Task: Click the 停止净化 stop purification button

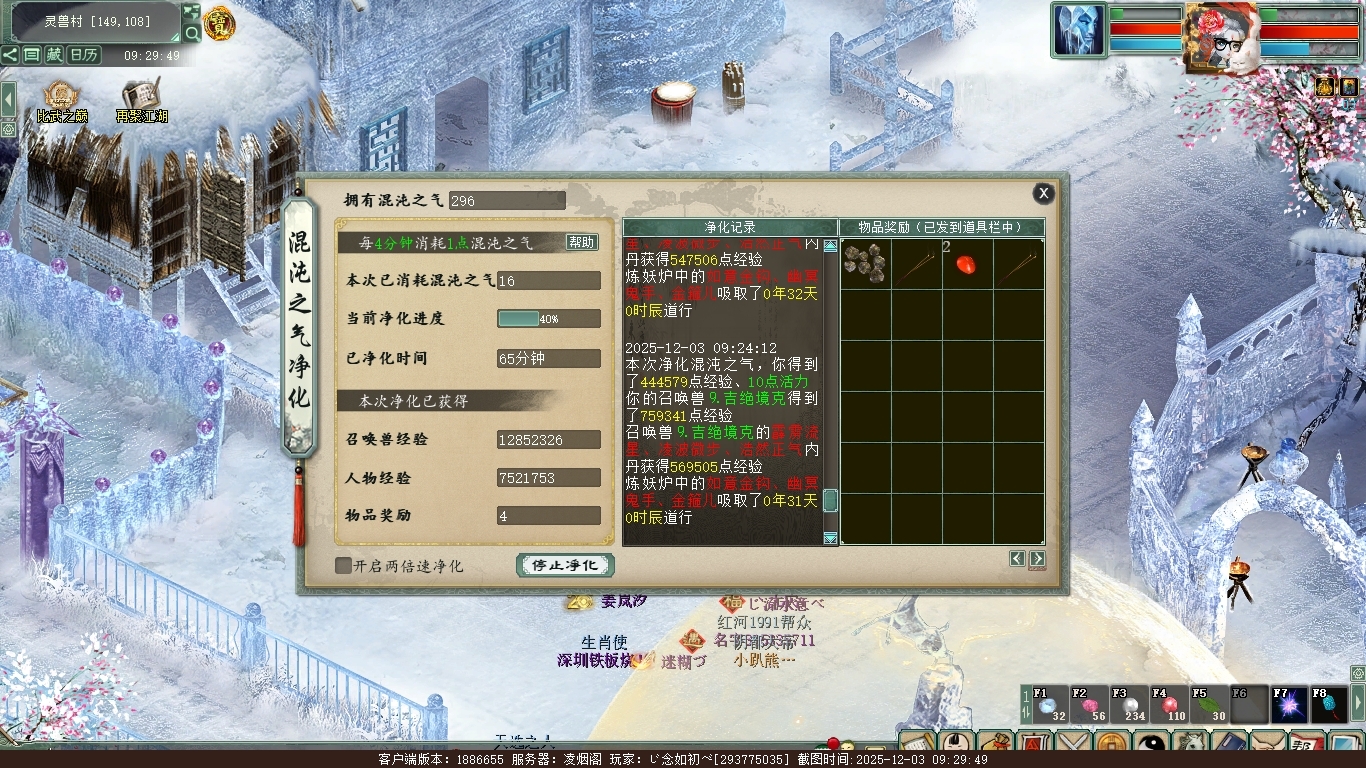Action: point(565,565)
